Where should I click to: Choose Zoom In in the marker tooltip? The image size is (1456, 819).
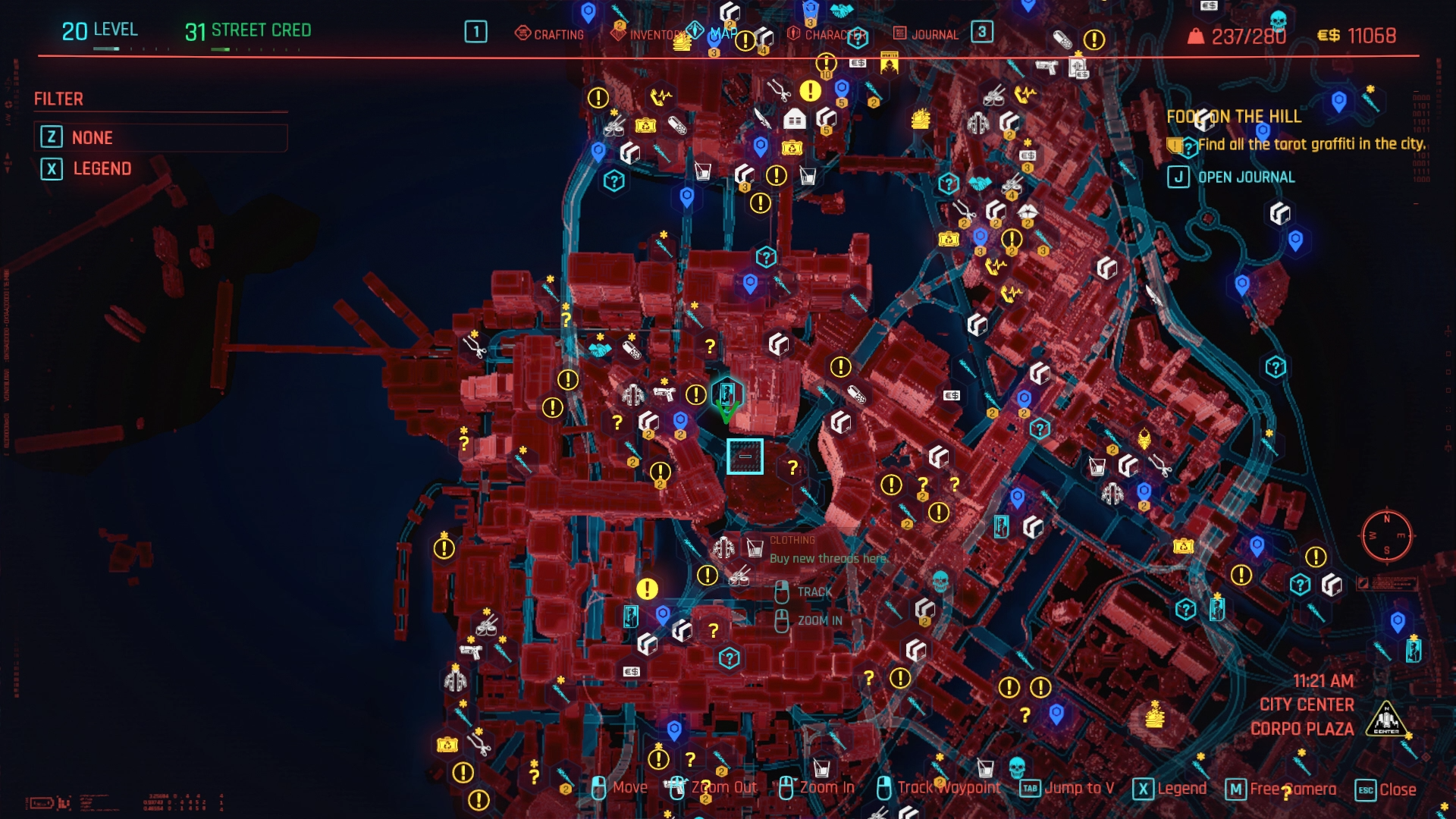pos(819,620)
